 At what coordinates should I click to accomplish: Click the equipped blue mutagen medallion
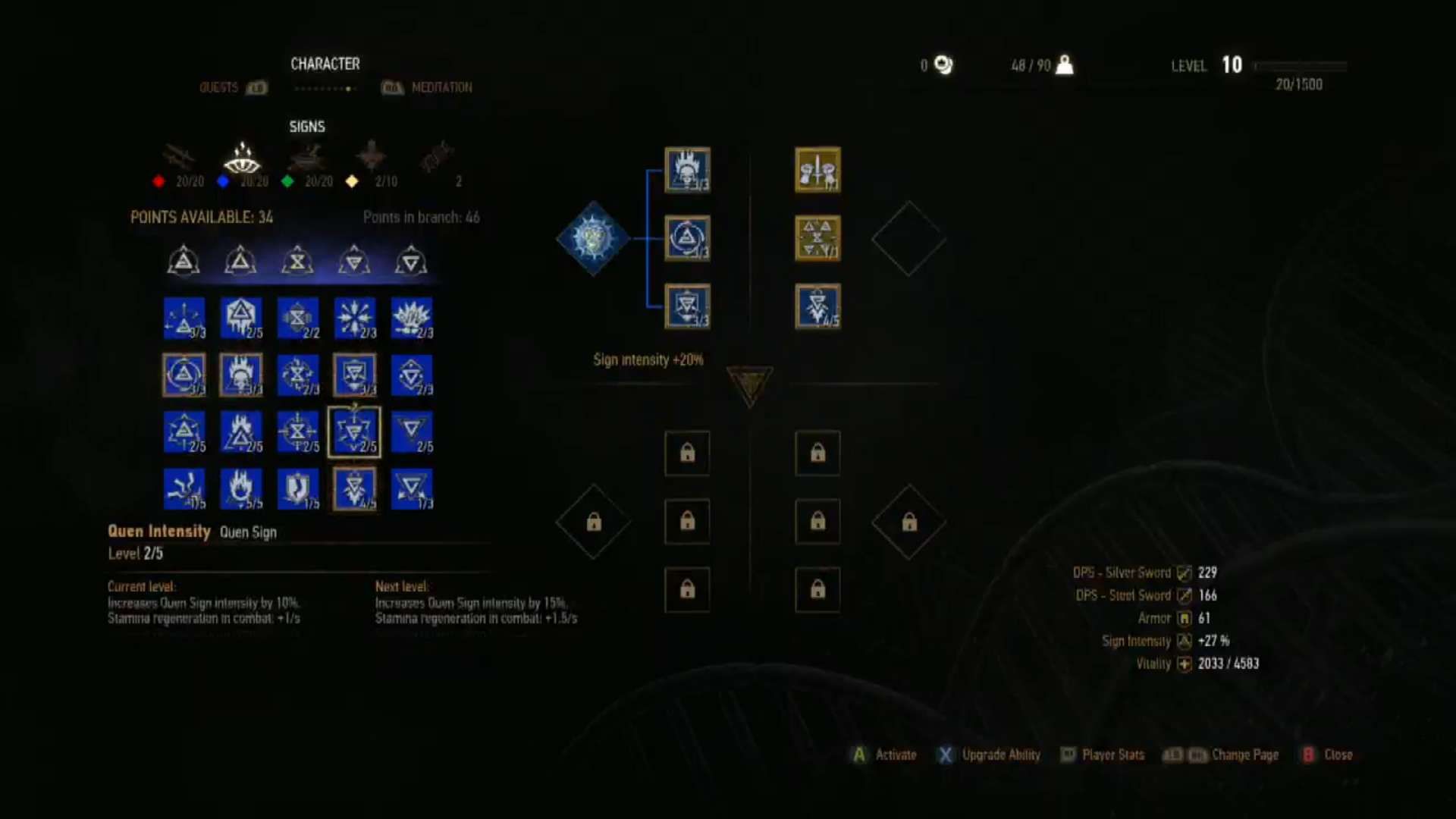[x=594, y=237]
